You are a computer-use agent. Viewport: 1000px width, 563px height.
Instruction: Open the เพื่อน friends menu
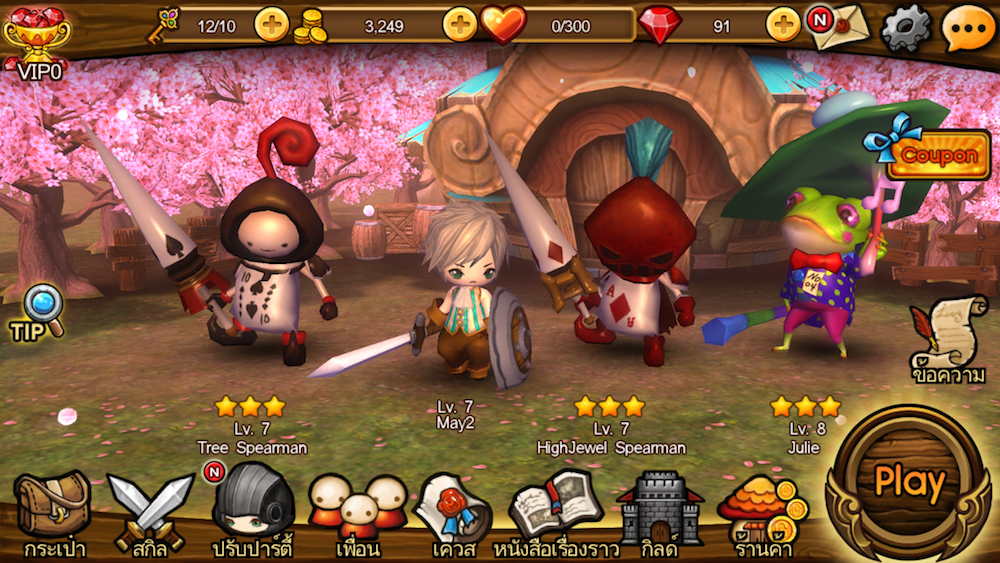[x=357, y=512]
